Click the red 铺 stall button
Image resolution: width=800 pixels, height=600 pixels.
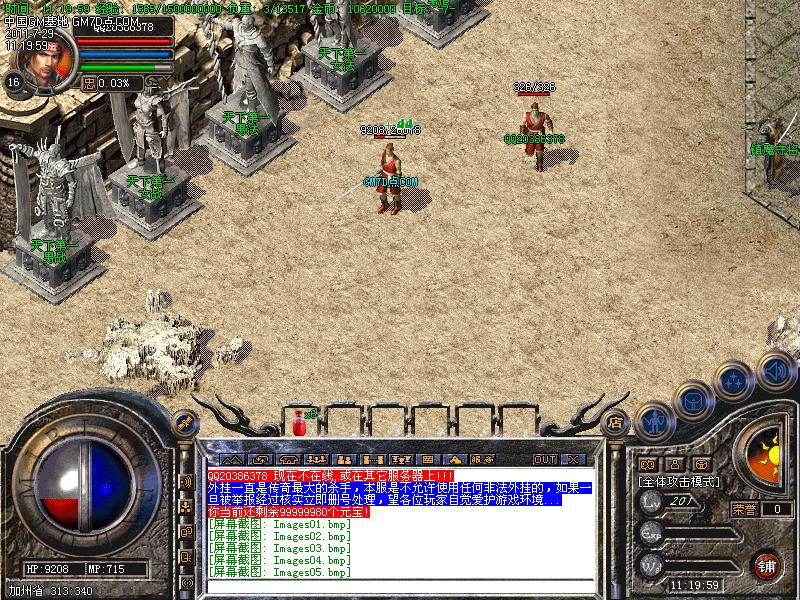coord(767,564)
